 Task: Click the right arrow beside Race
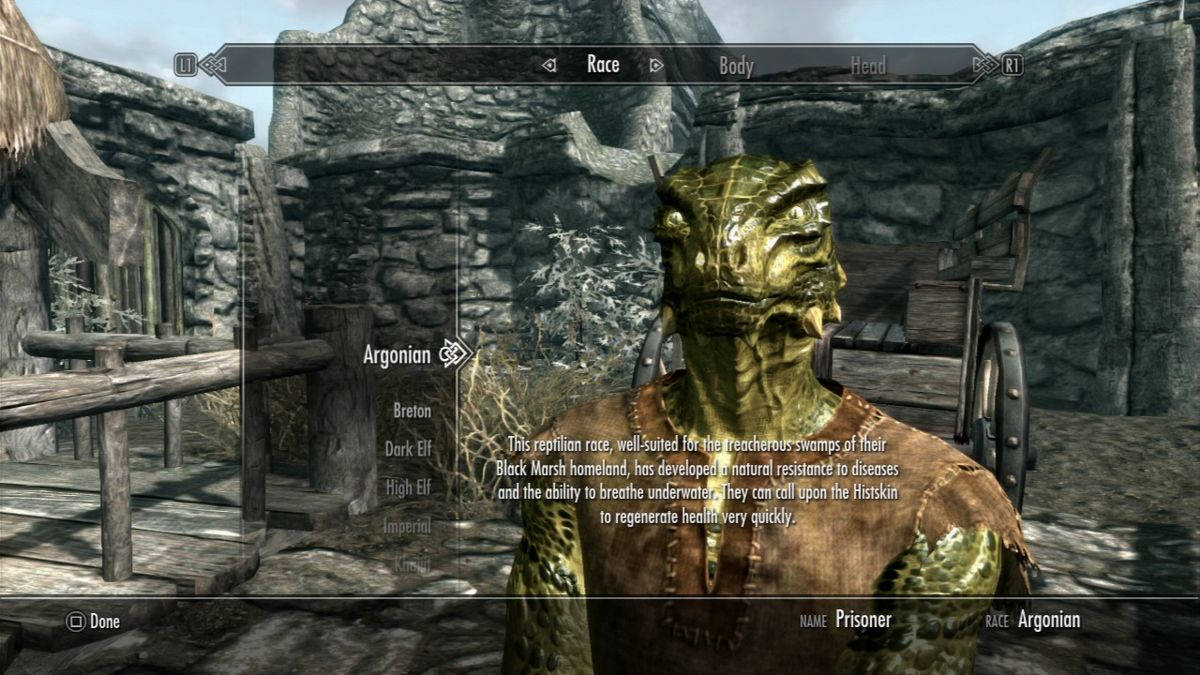[656, 66]
